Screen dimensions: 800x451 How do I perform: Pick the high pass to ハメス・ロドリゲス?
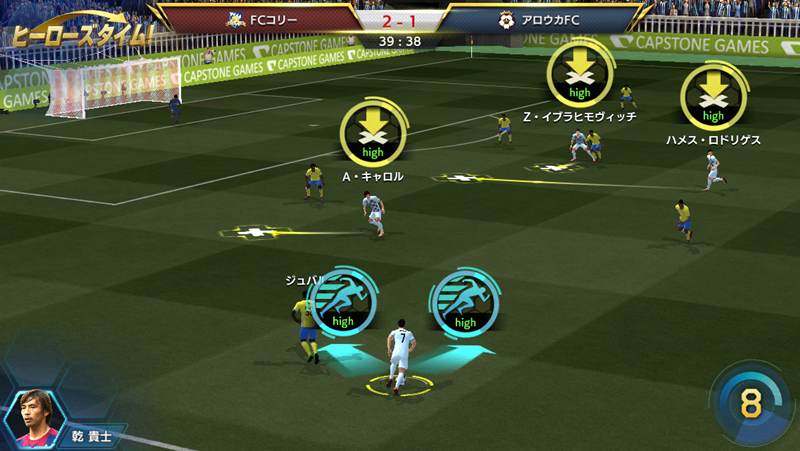tap(713, 97)
